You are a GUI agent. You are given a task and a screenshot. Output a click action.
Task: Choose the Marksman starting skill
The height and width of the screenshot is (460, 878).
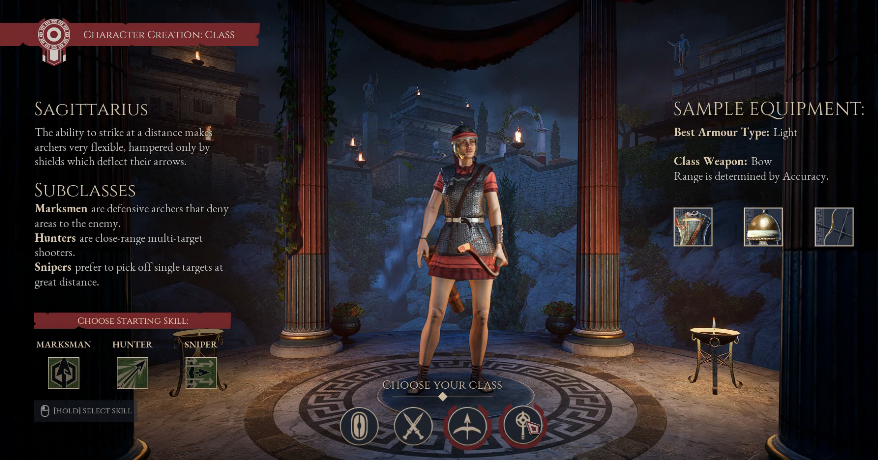[64, 373]
